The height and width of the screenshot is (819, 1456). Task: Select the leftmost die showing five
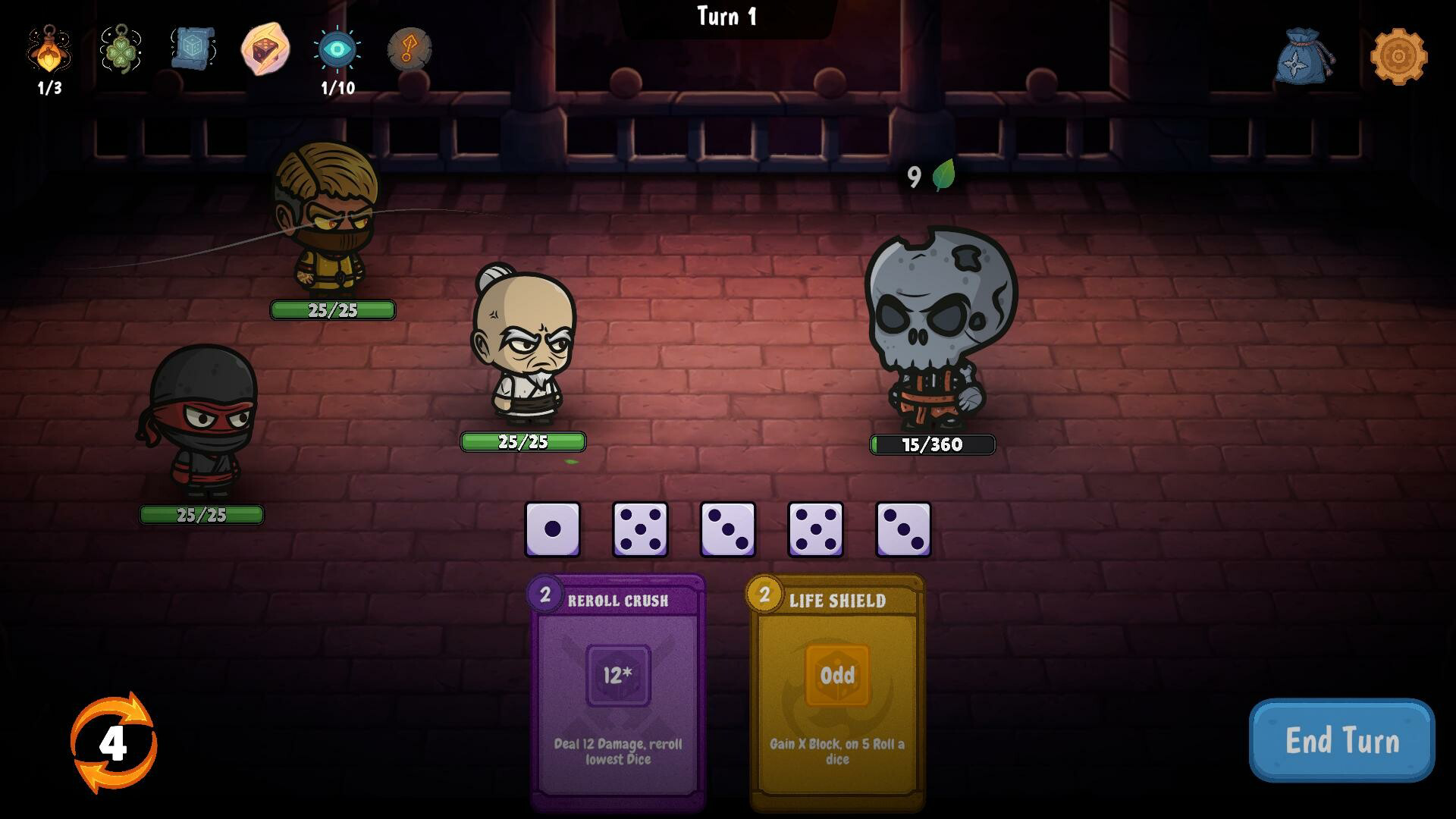pyautogui.click(x=640, y=529)
